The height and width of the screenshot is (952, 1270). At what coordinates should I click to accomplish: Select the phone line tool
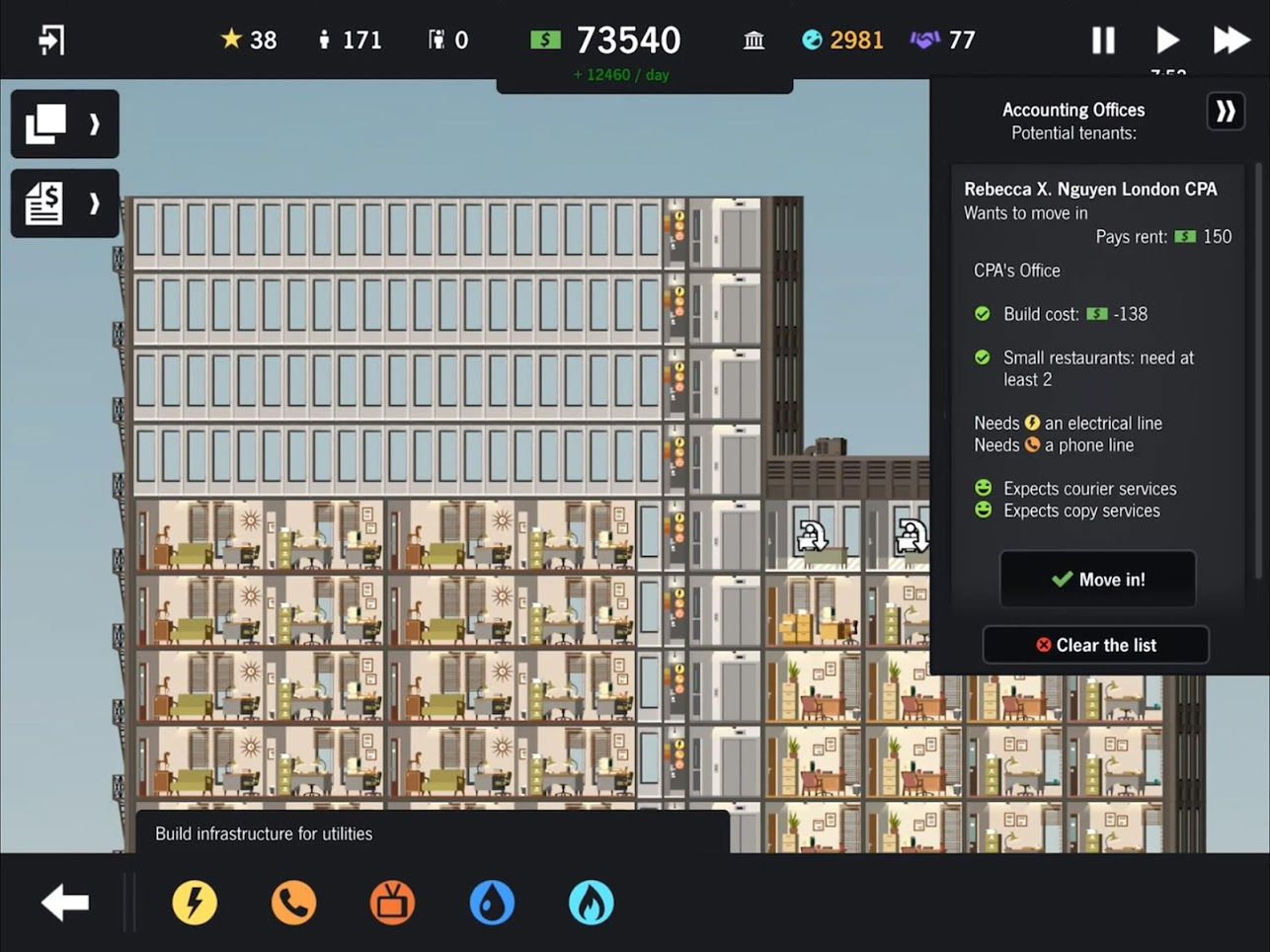point(293,902)
